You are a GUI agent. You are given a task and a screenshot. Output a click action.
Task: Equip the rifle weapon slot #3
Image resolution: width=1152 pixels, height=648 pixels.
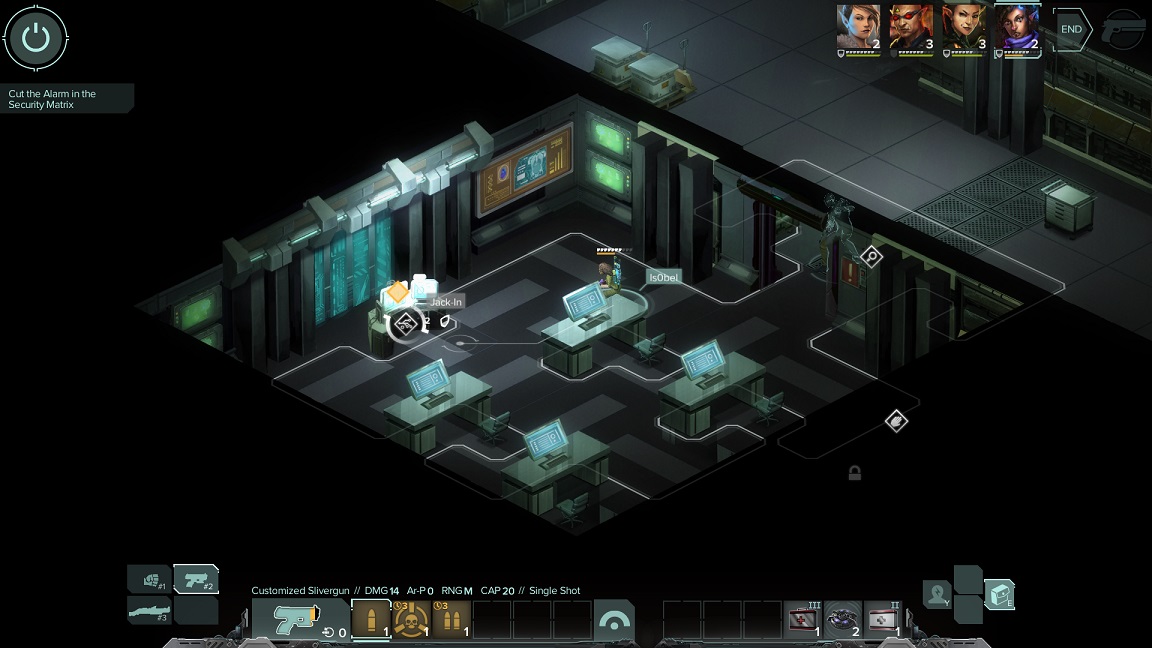click(149, 609)
